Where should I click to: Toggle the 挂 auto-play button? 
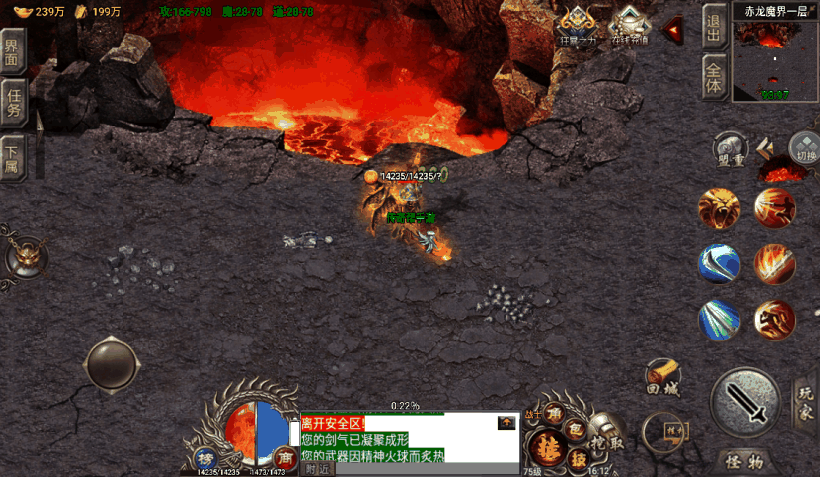pos(549,447)
